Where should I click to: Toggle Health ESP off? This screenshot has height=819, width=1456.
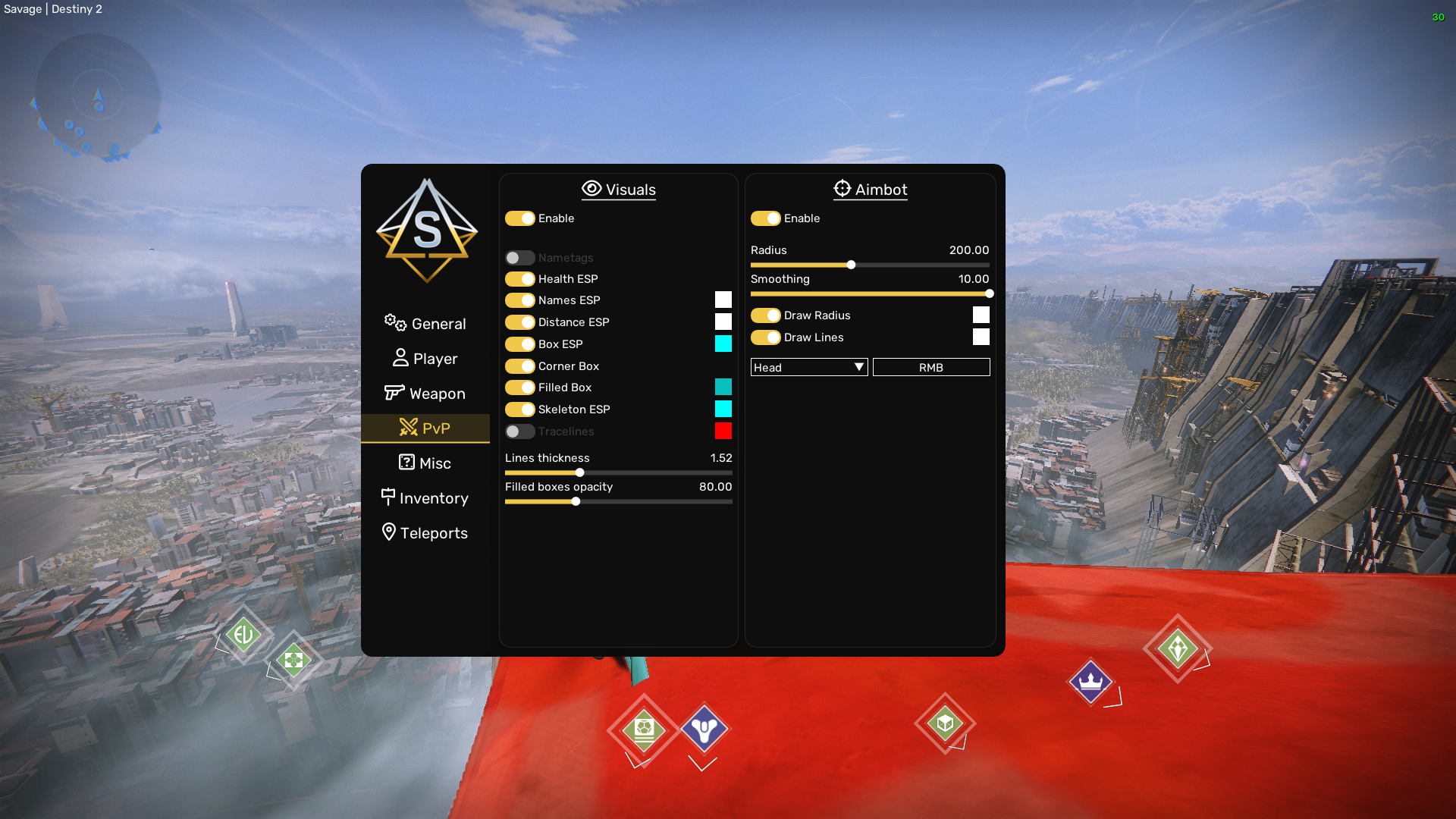[520, 279]
